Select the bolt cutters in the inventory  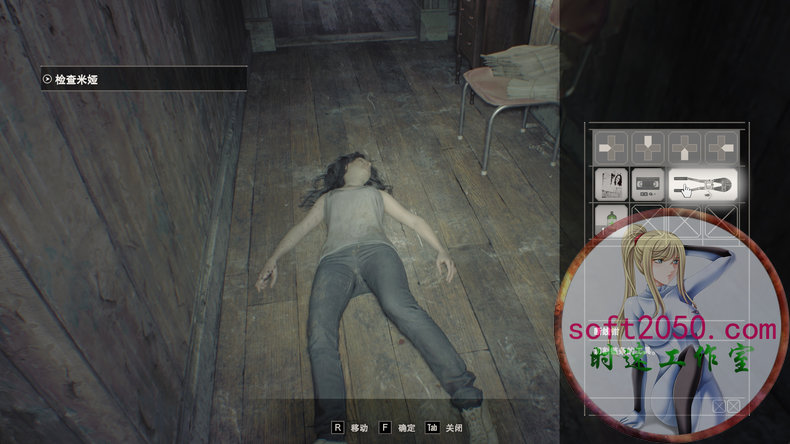702,184
